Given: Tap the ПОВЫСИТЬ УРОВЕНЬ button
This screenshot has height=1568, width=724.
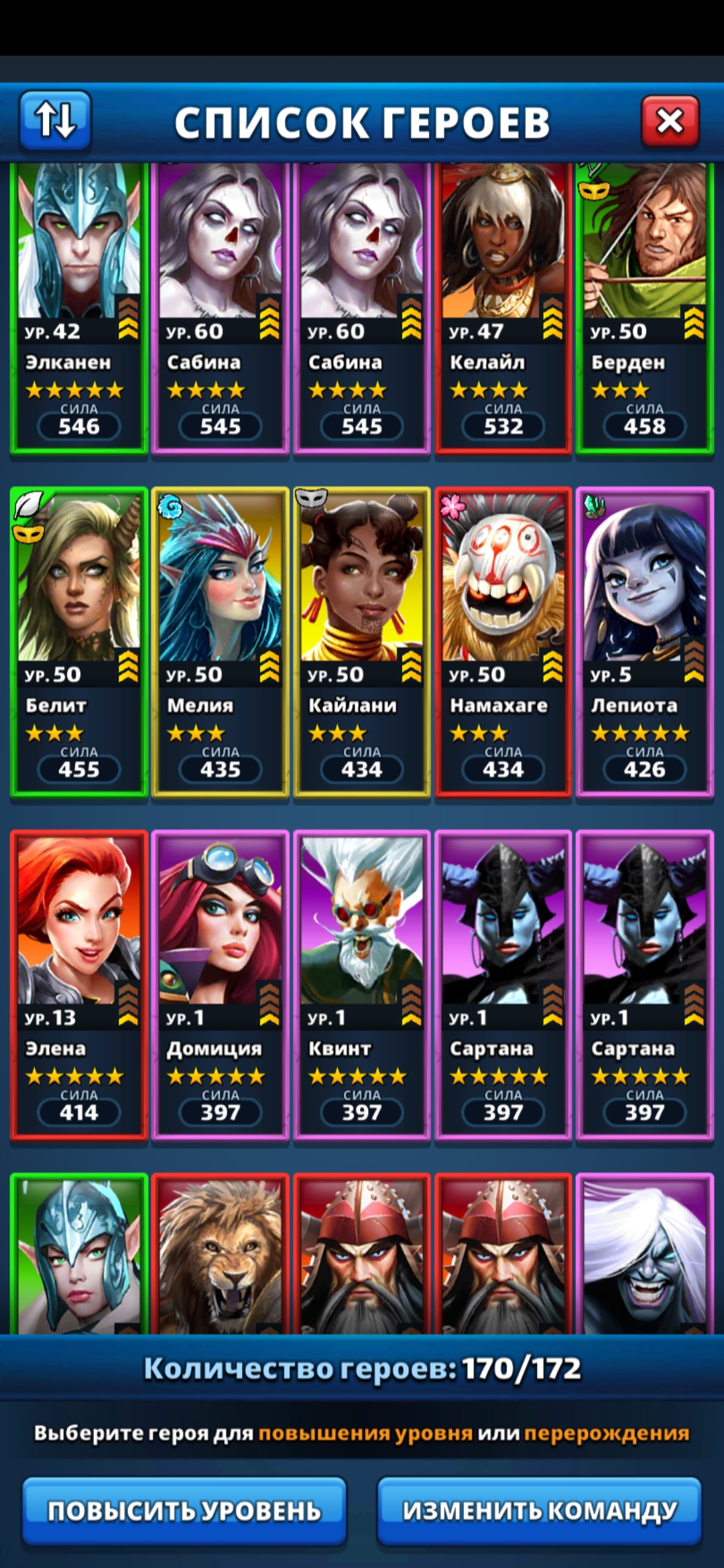Looking at the screenshot, I should [x=184, y=1511].
